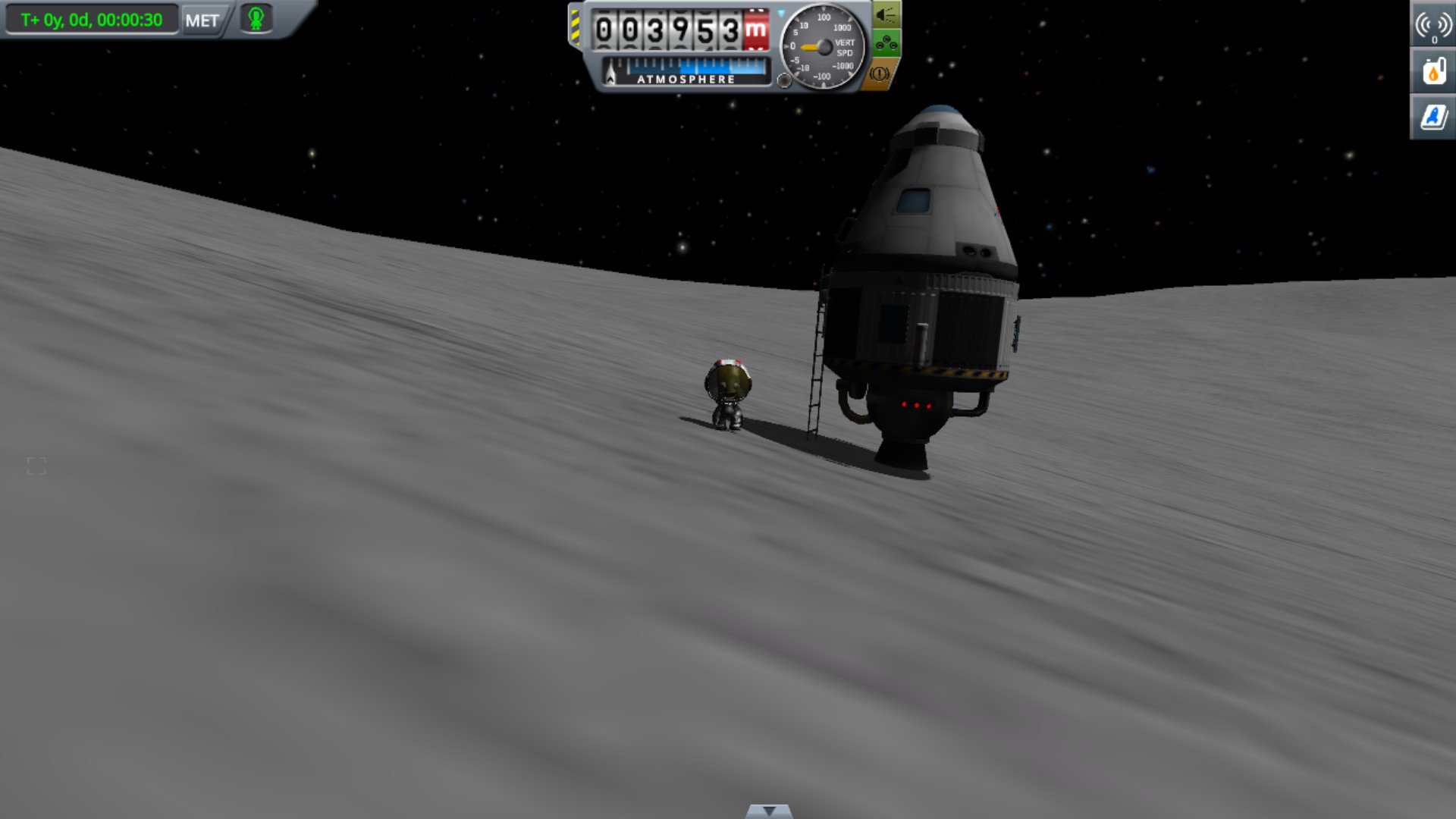Click the green resource transfer light
The height and width of the screenshot is (819, 1456).
tap(884, 43)
